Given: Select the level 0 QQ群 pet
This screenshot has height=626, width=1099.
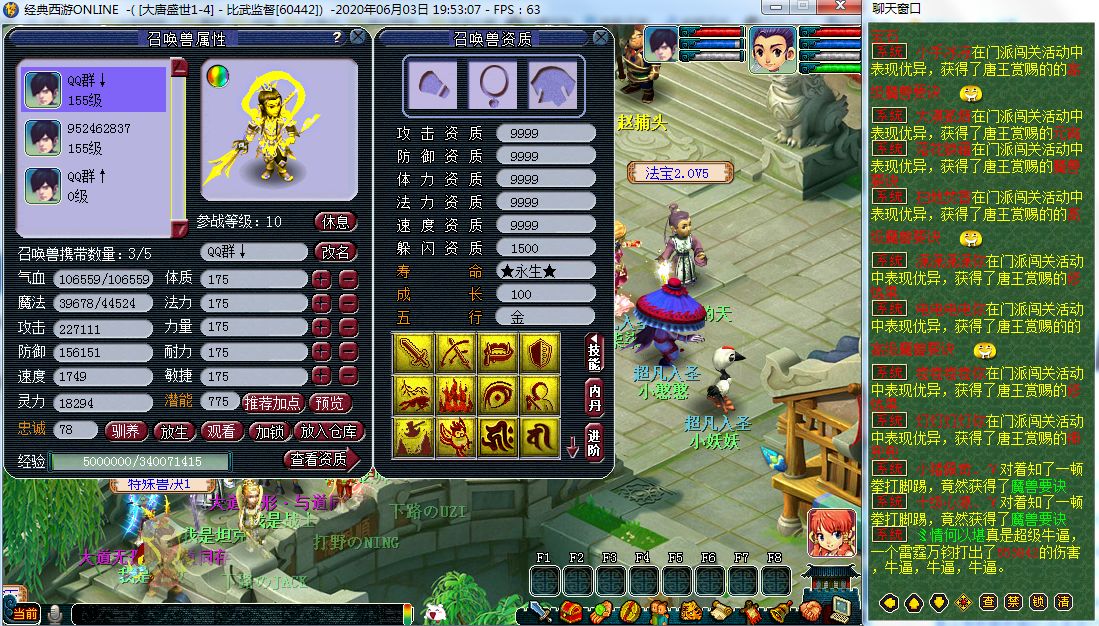Looking at the screenshot, I should [95, 186].
